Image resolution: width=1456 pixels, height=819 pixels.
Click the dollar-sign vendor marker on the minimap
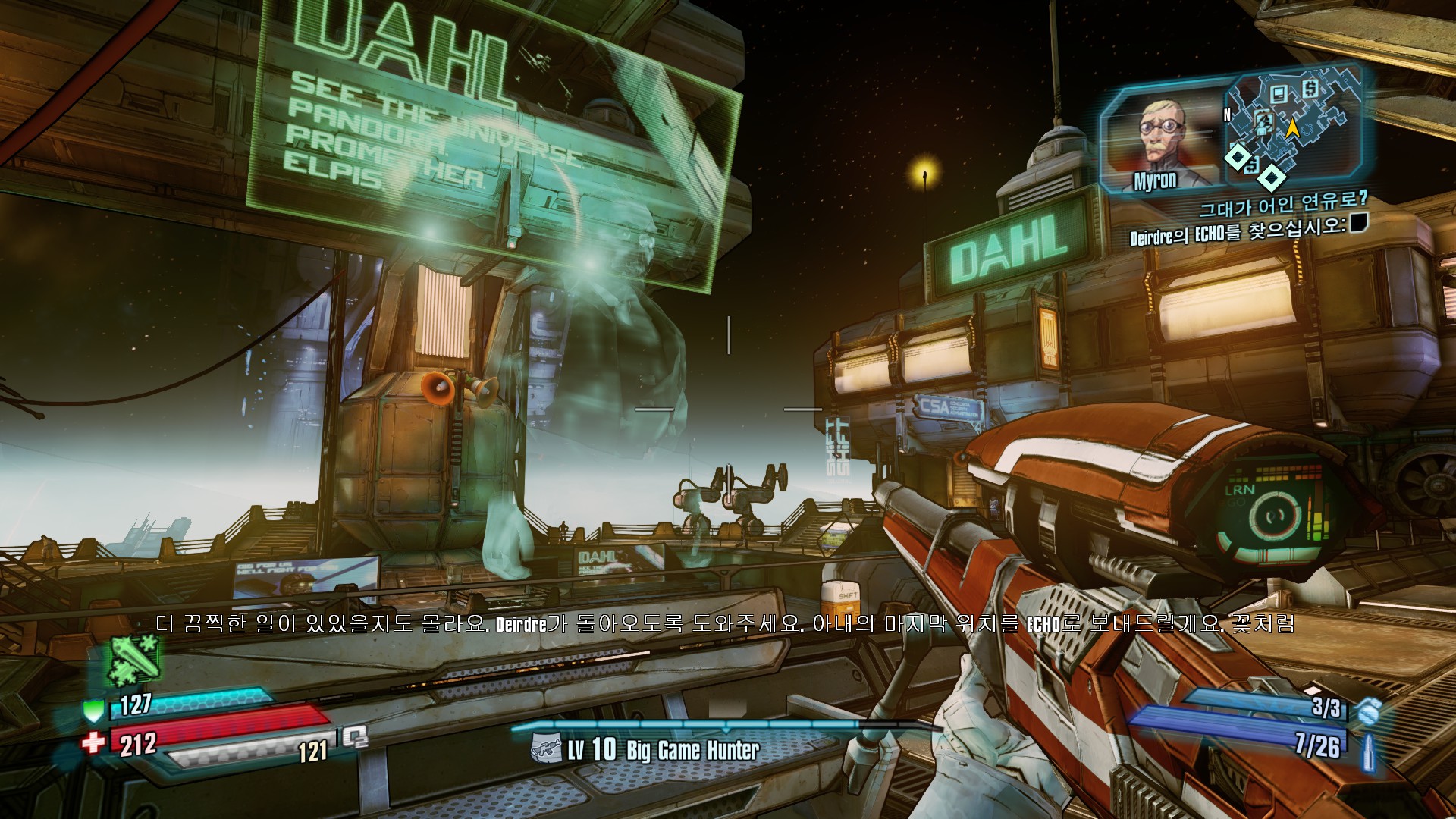(x=1310, y=89)
